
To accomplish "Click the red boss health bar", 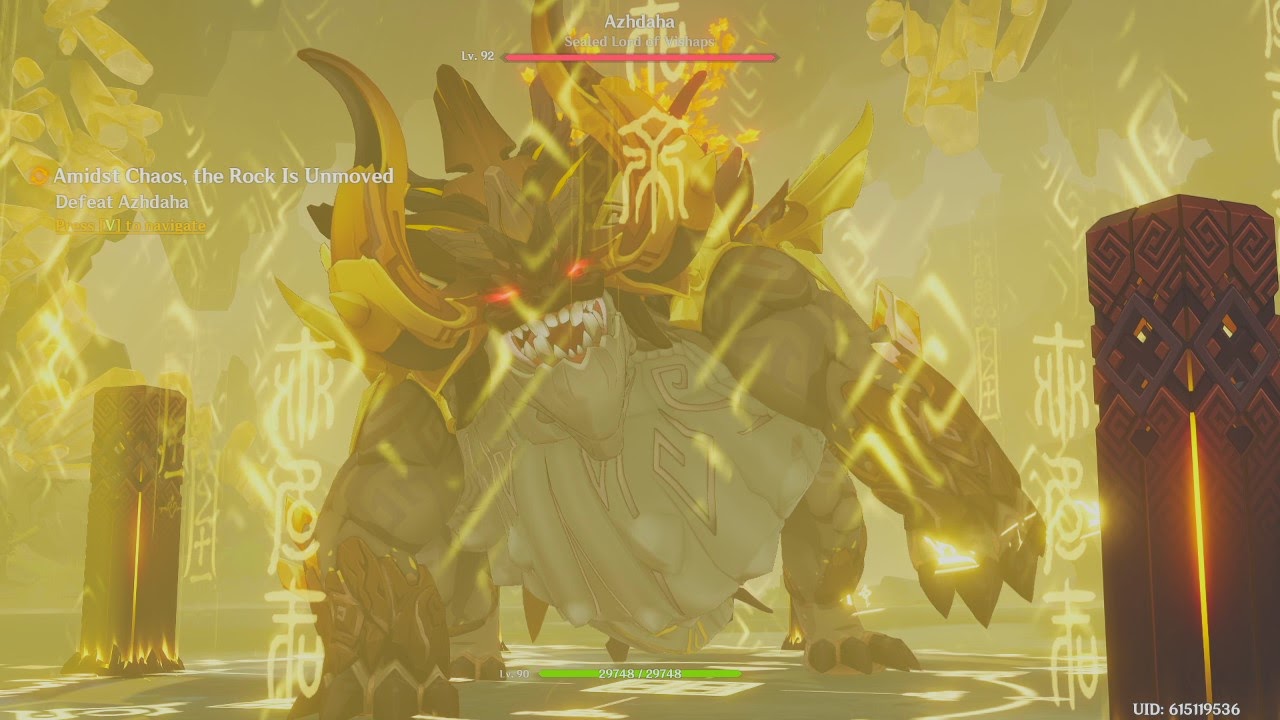I will [639, 57].
